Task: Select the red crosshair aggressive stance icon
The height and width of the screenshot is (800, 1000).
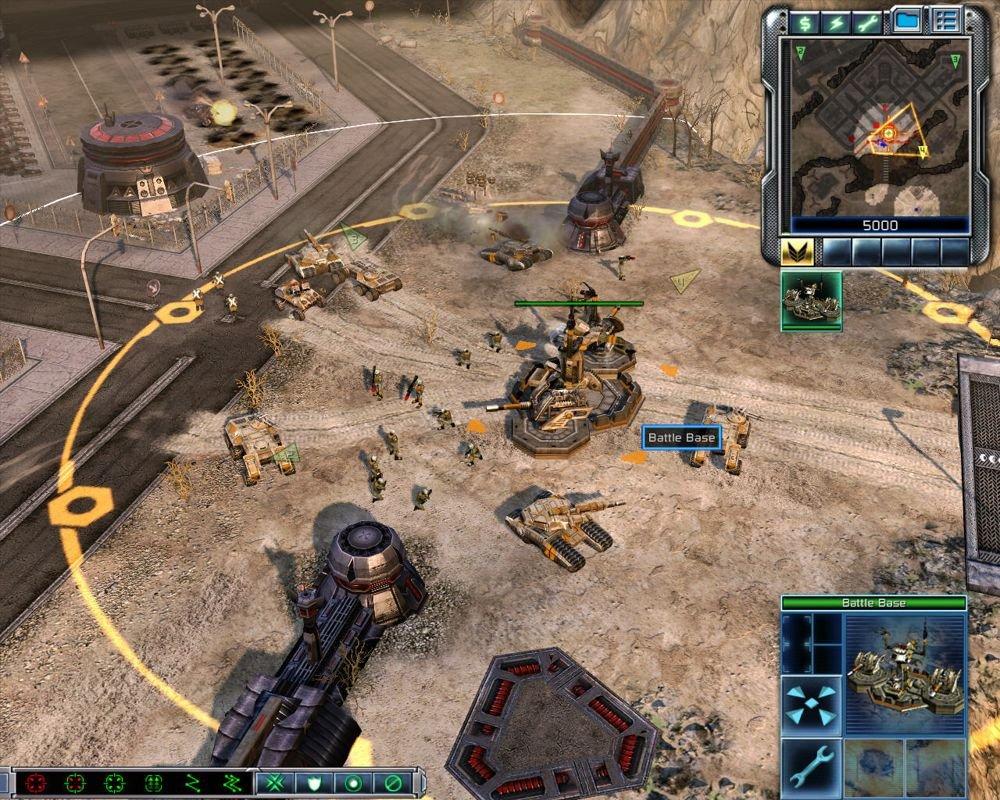Action: (36, 783)
